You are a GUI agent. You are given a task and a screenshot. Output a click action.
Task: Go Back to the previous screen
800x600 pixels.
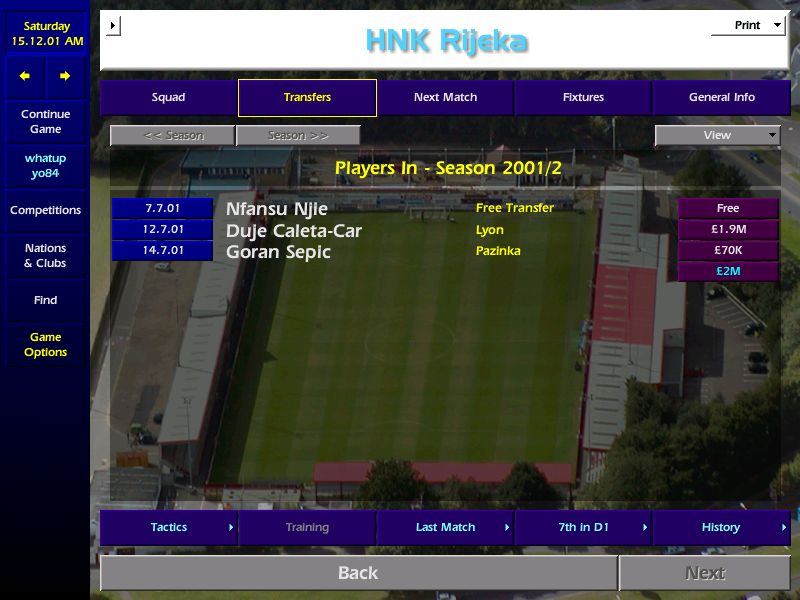(x=358, y=573)
